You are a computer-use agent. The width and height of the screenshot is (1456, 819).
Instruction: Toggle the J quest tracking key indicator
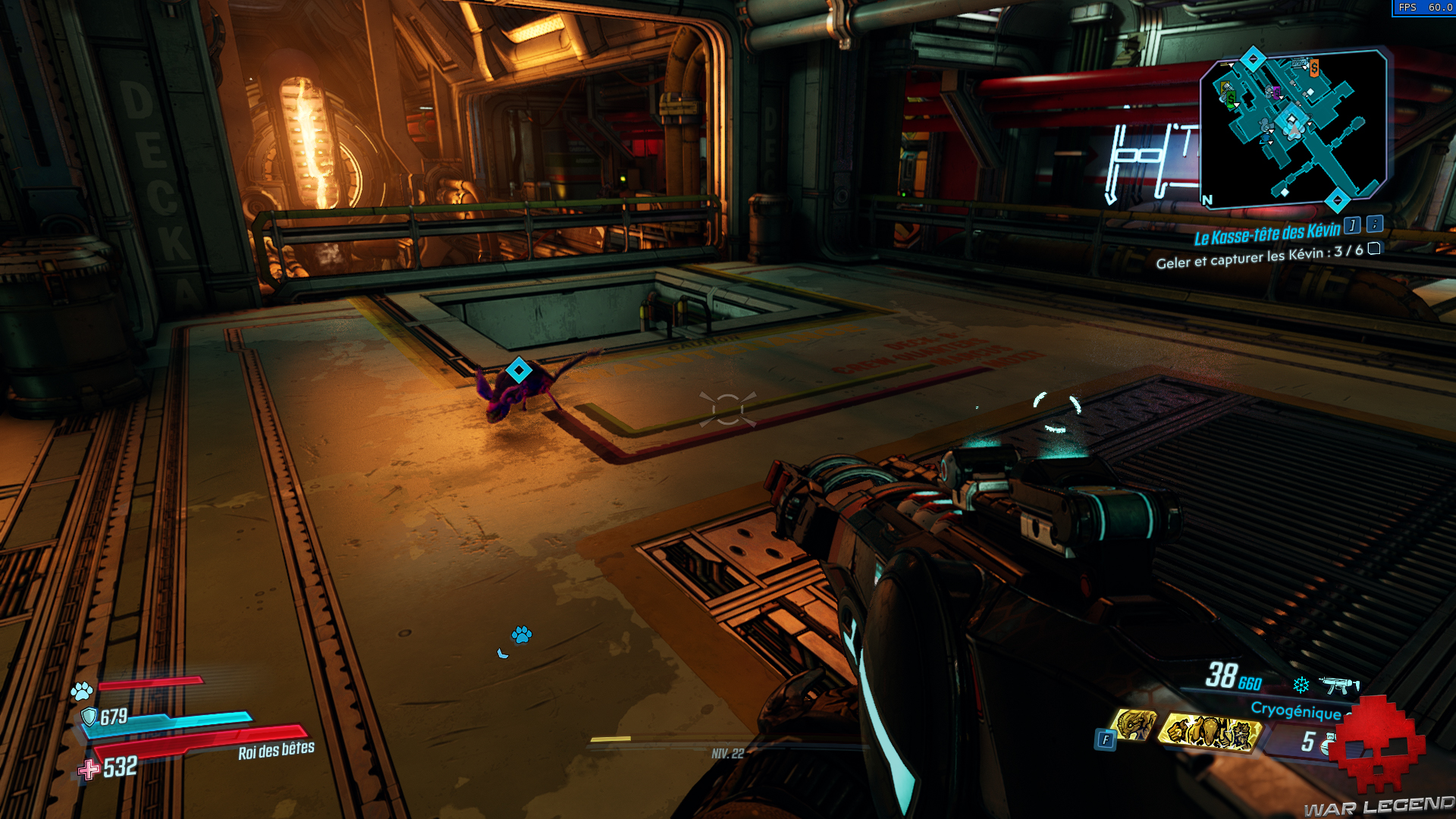tap(1352, 226)
